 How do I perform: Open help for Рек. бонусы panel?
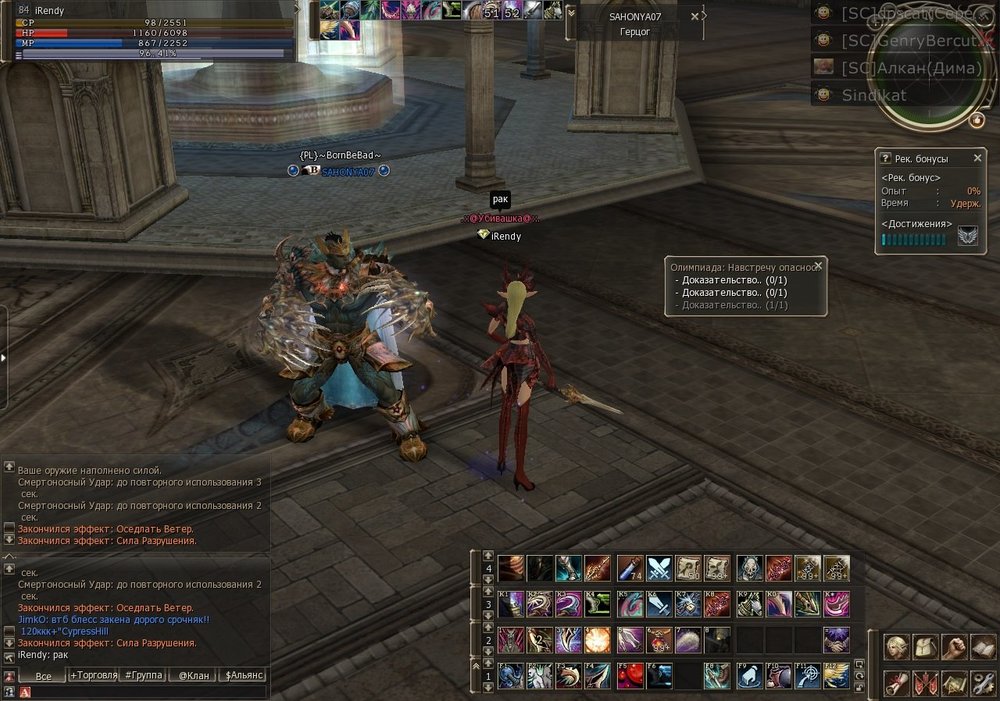pyautogui.click(x=885, y=158)
